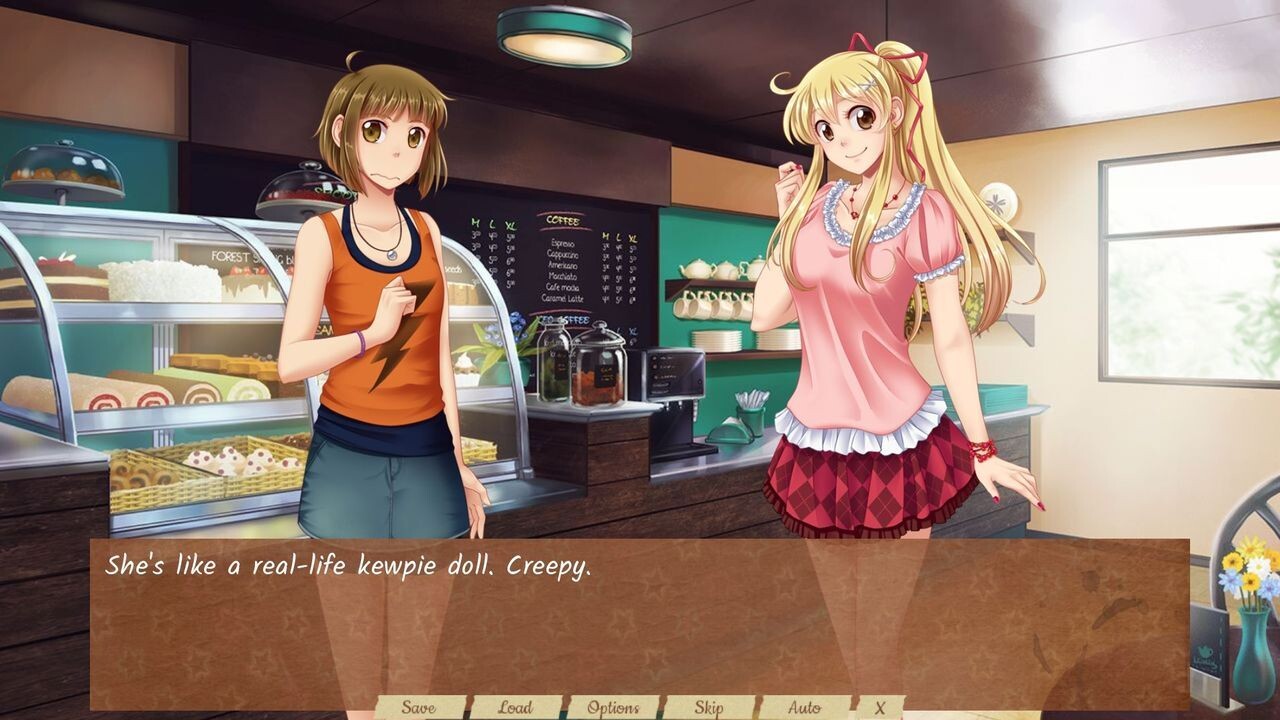This screenshot has height=720, width=1280.
Task: Enable Skip mode
Action: (x=711, y=705)
